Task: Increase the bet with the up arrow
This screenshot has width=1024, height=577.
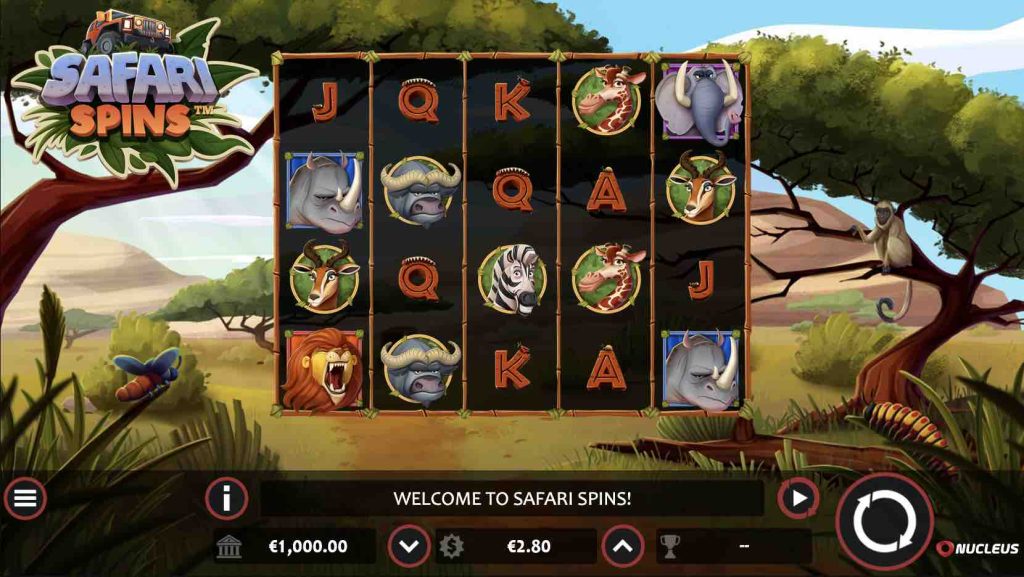Action: coord(622,546)
